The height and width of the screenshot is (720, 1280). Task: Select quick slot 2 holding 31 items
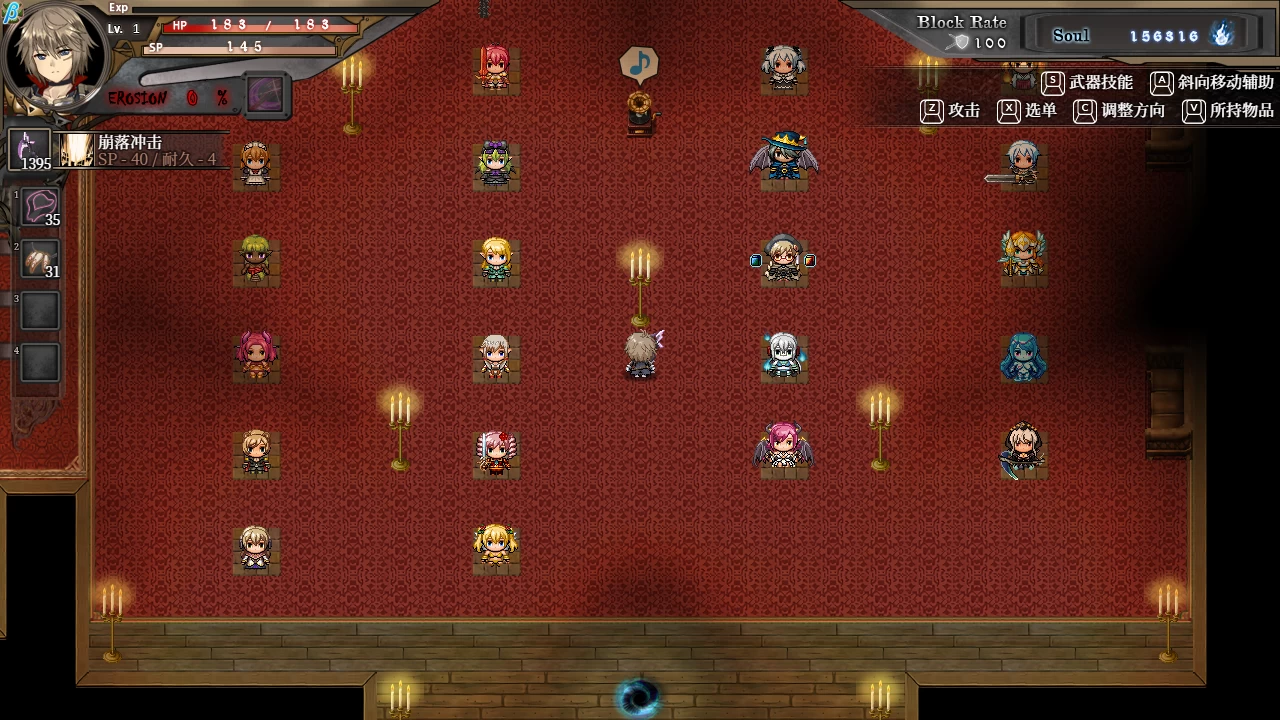point(38,259)
